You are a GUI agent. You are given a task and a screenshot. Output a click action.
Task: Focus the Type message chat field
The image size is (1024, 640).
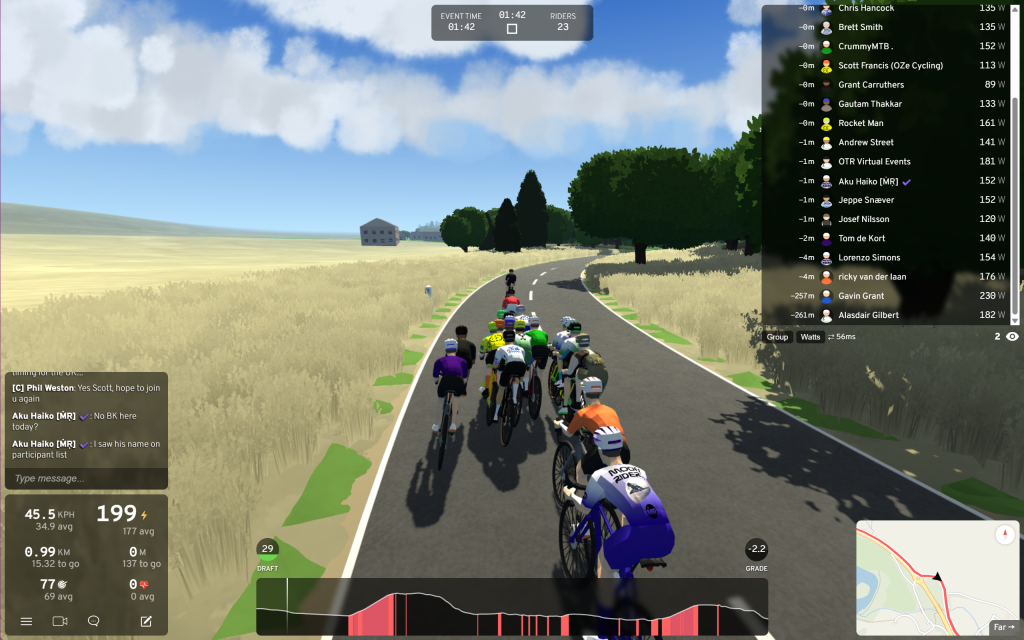86,478
